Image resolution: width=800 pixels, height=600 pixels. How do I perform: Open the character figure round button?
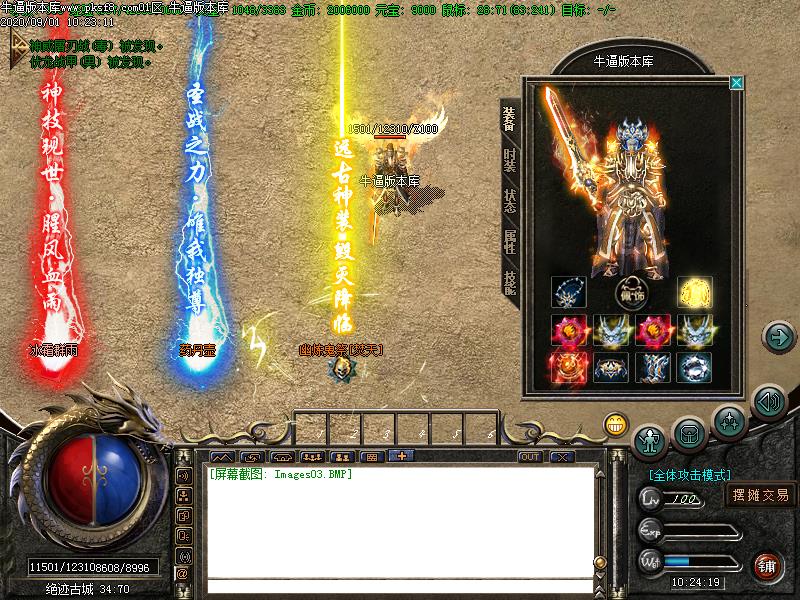point(651,438)
